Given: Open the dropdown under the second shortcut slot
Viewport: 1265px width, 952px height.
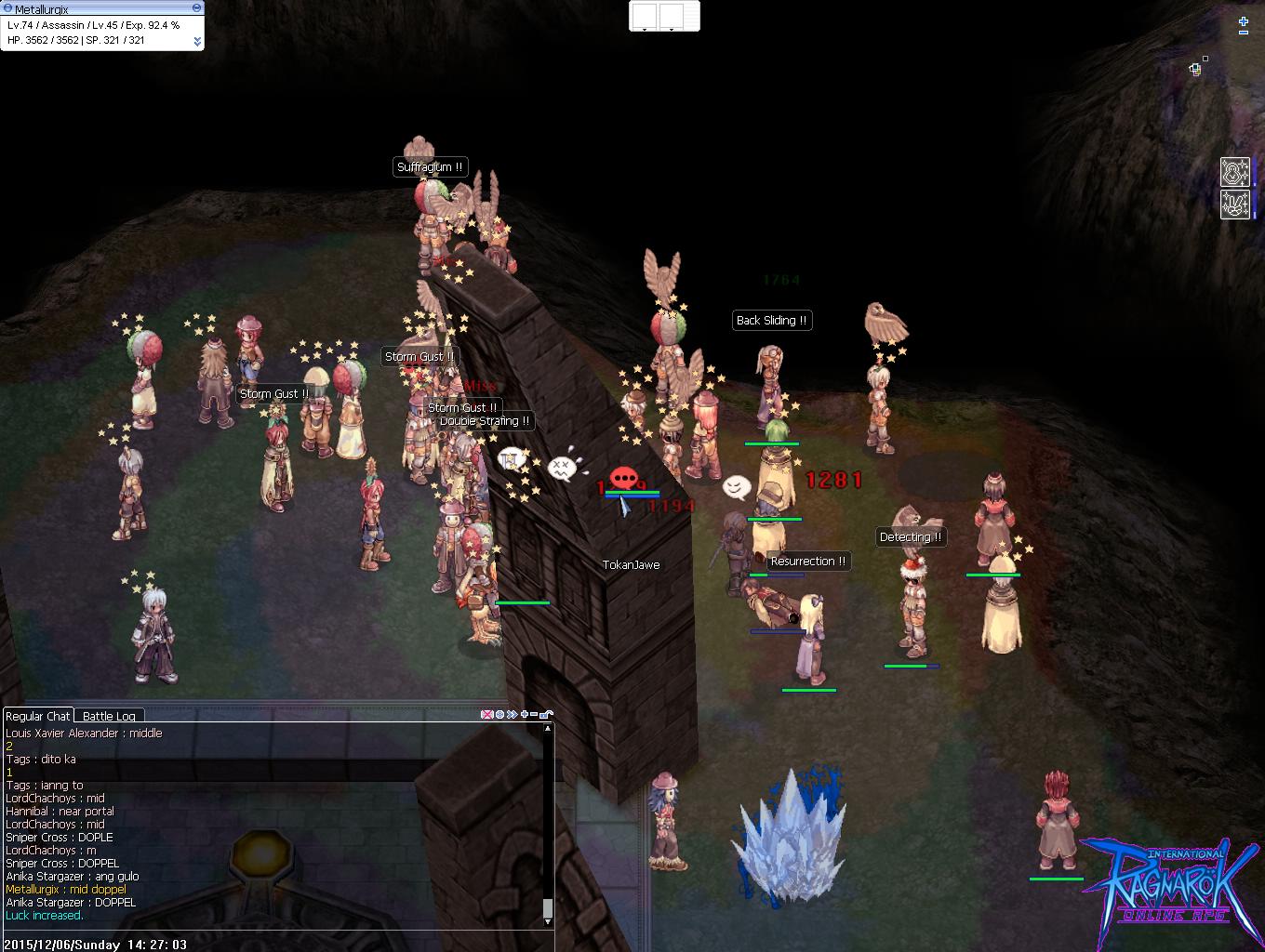Looking at the screenshot, I should [672, 30].
